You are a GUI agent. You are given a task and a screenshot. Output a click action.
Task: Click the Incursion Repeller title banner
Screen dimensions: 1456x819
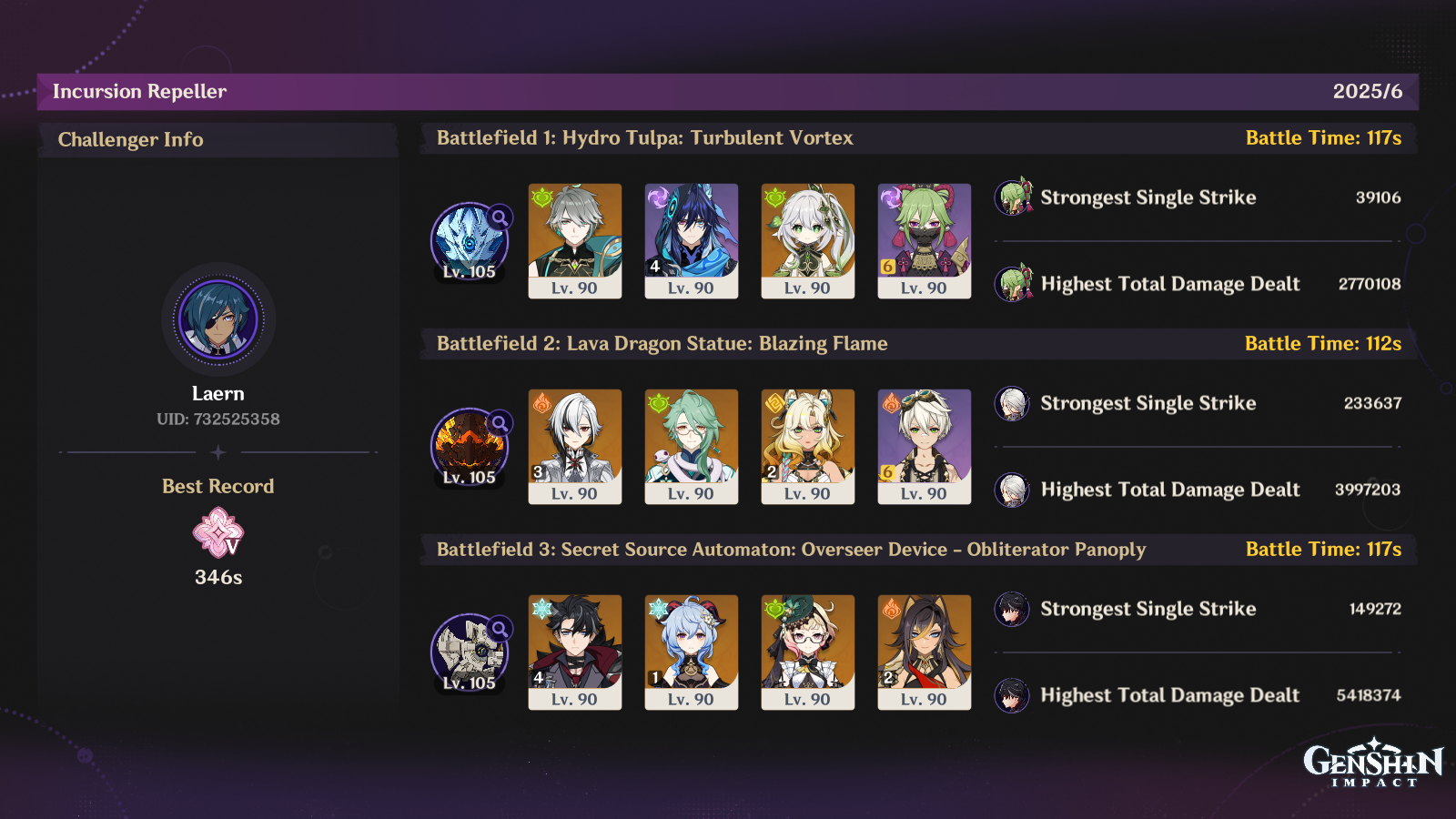pos(140,91)
